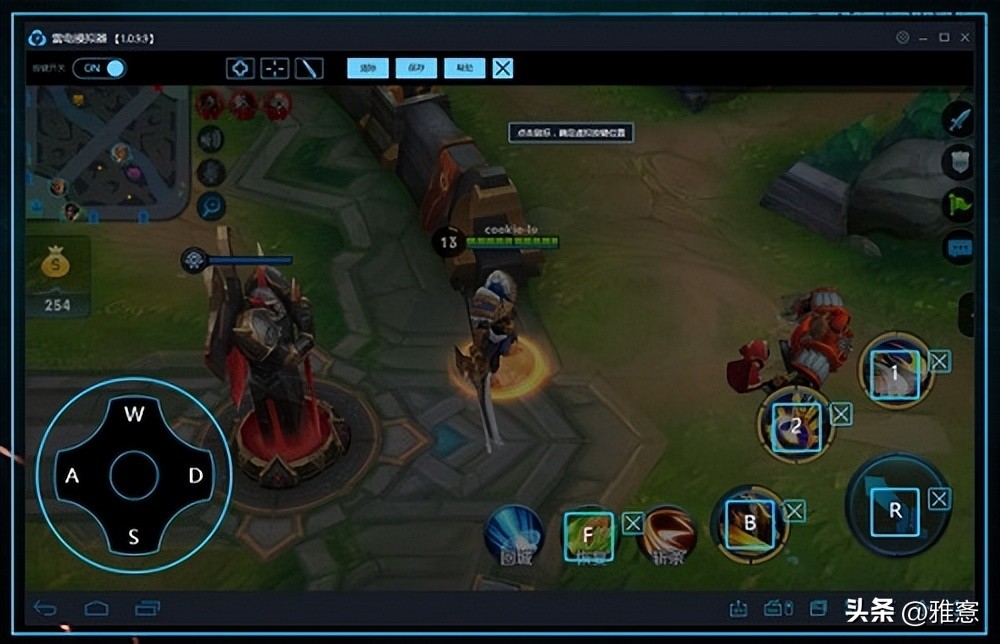
Task: Maximize the emulator window
Action: click(944, 38)
